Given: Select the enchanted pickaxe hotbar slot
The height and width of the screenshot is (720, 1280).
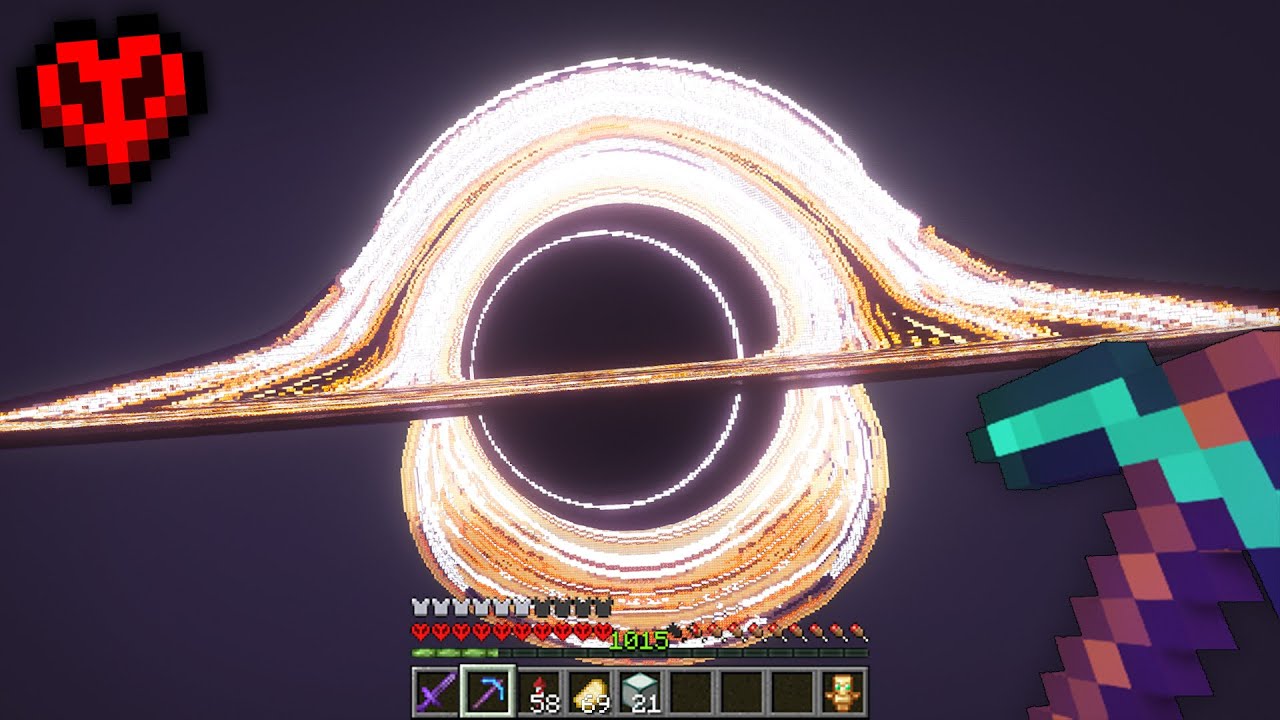Looking at the screenshot, I should (x=488, y=692).
